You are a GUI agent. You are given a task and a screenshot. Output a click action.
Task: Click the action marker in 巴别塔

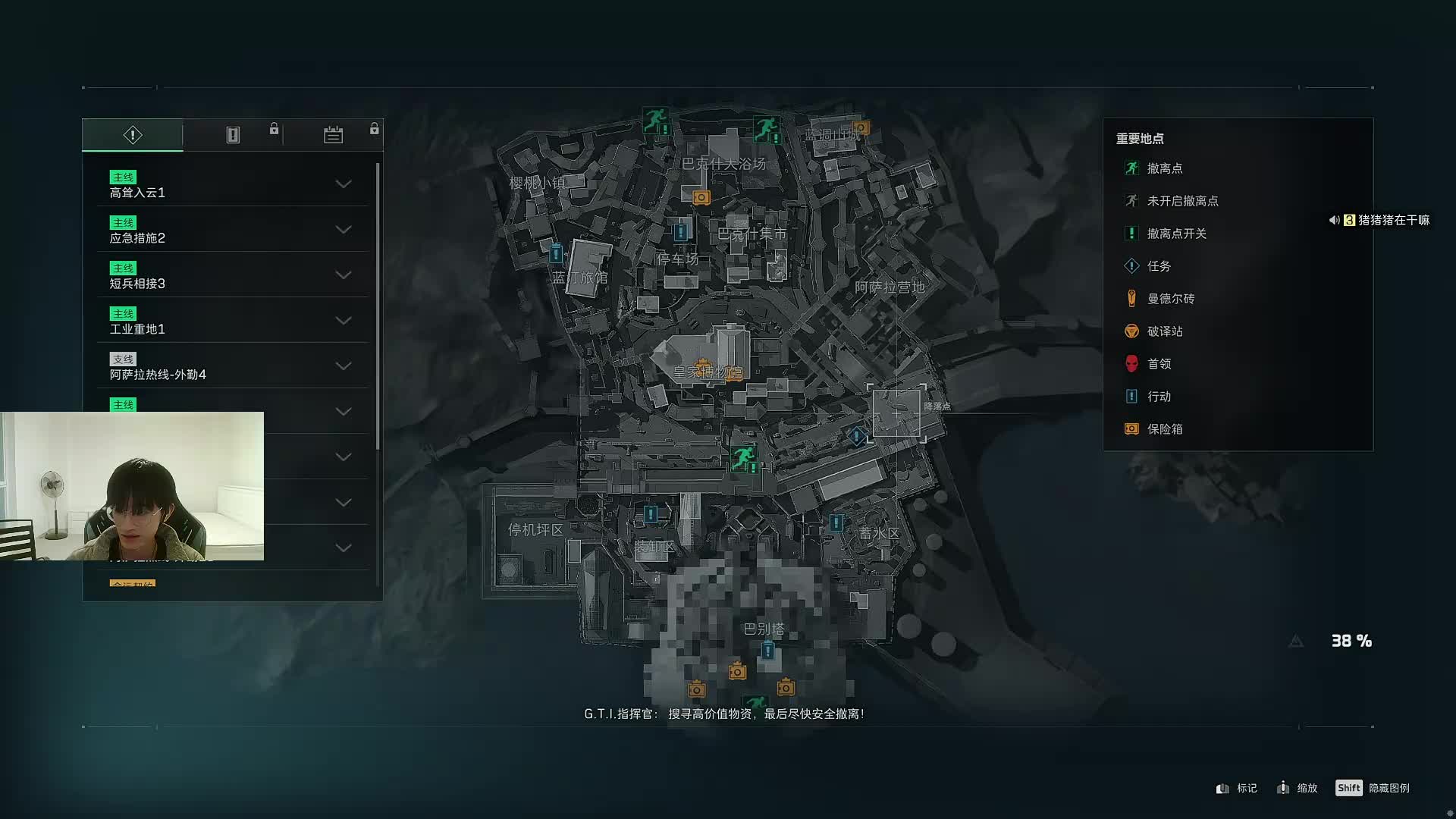pyautogui.click(x=768, y=651)
